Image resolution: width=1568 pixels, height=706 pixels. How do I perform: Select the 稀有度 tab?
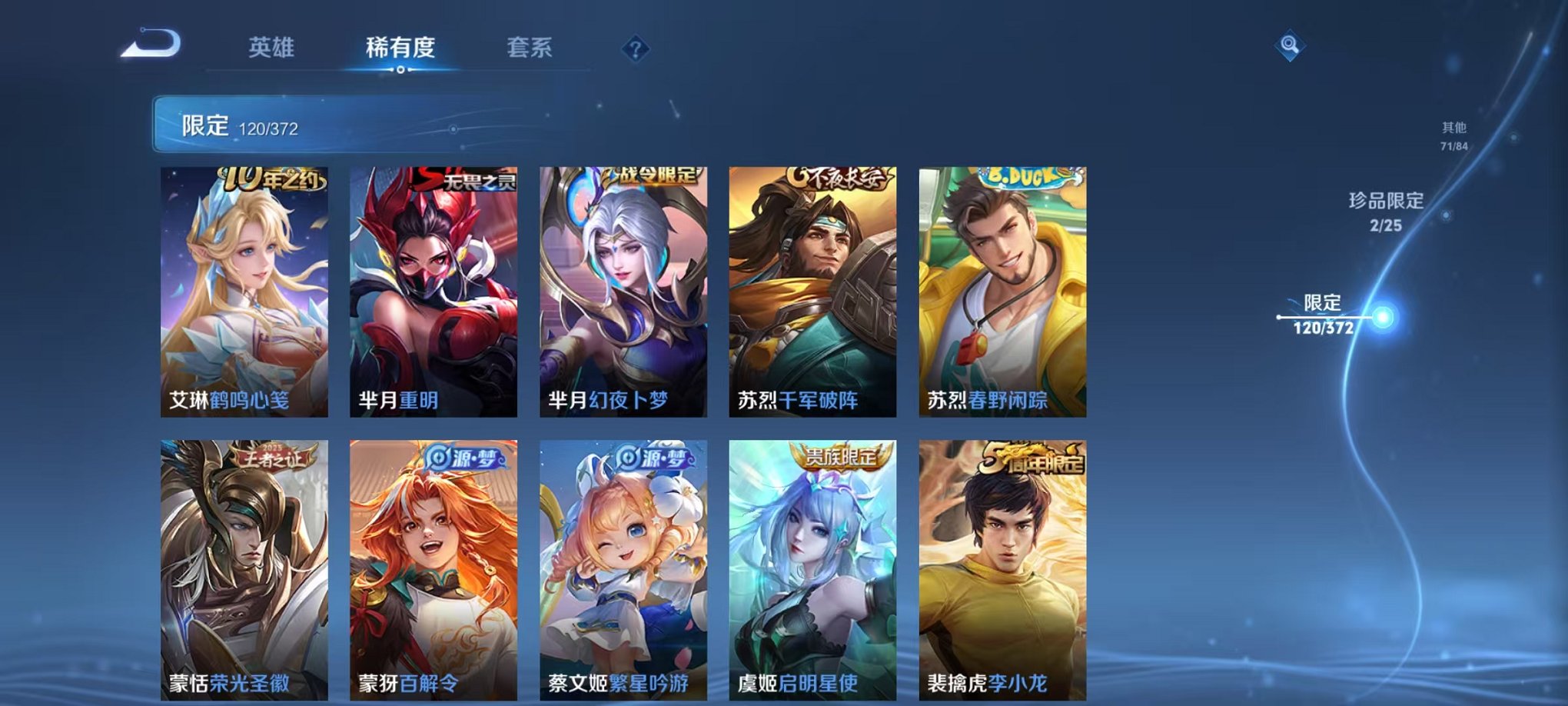[x=400, y=48]
